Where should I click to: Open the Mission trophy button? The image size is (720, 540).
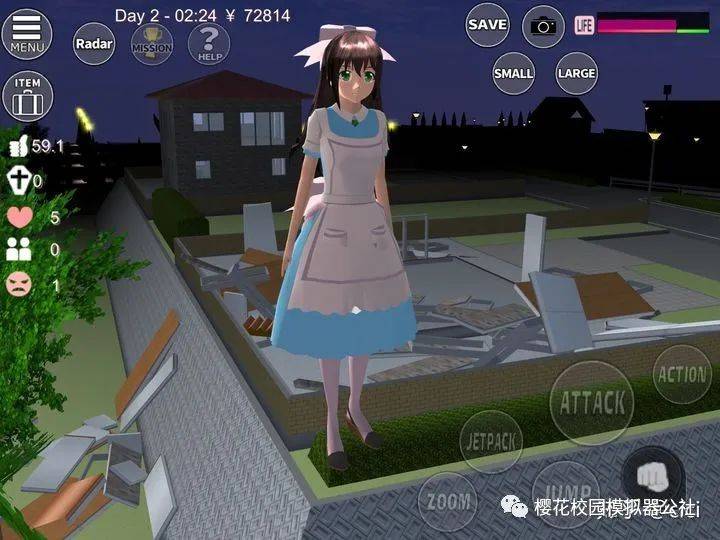point(151,43)
